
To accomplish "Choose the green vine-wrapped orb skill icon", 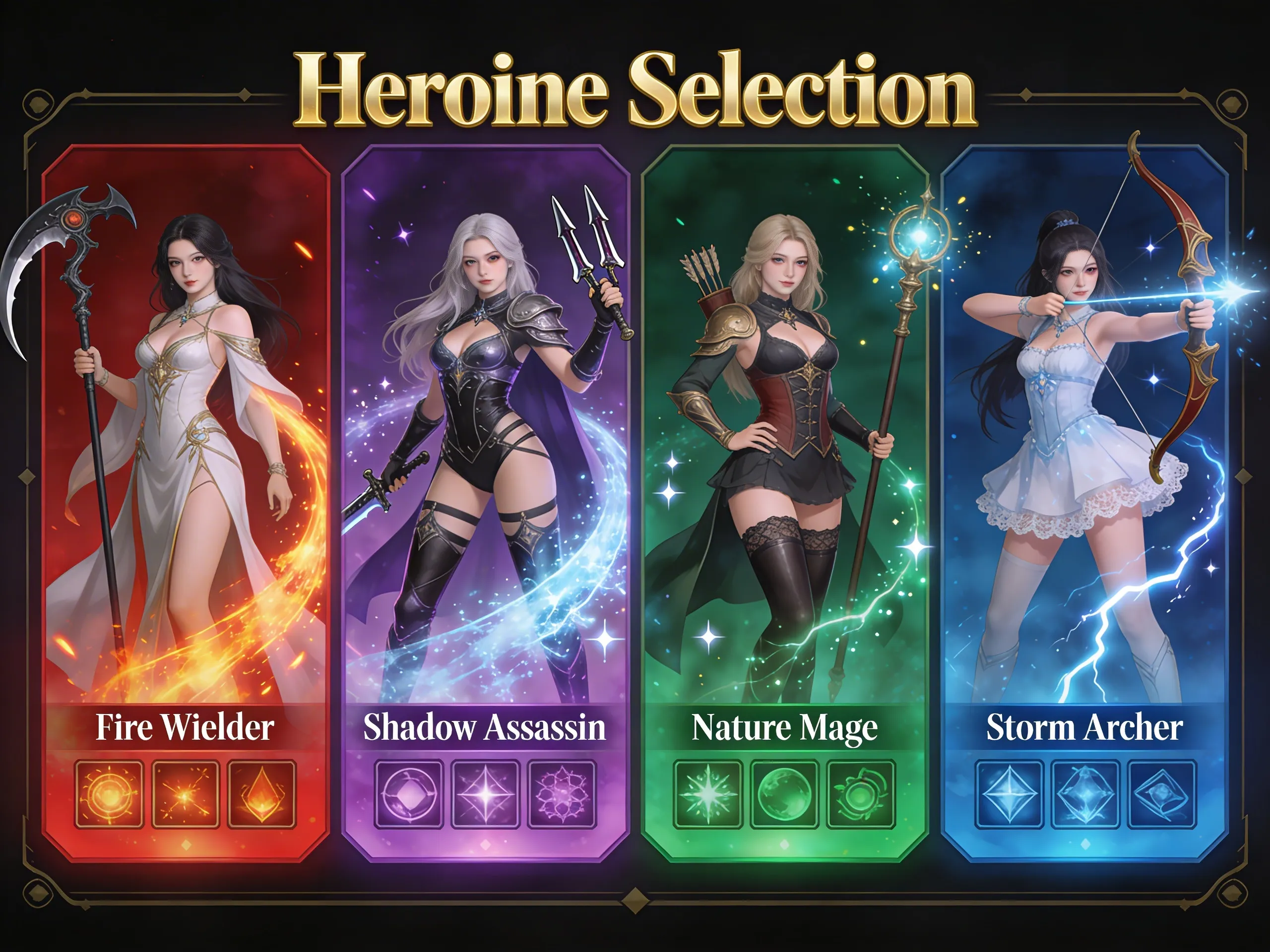I will [861, 794].
